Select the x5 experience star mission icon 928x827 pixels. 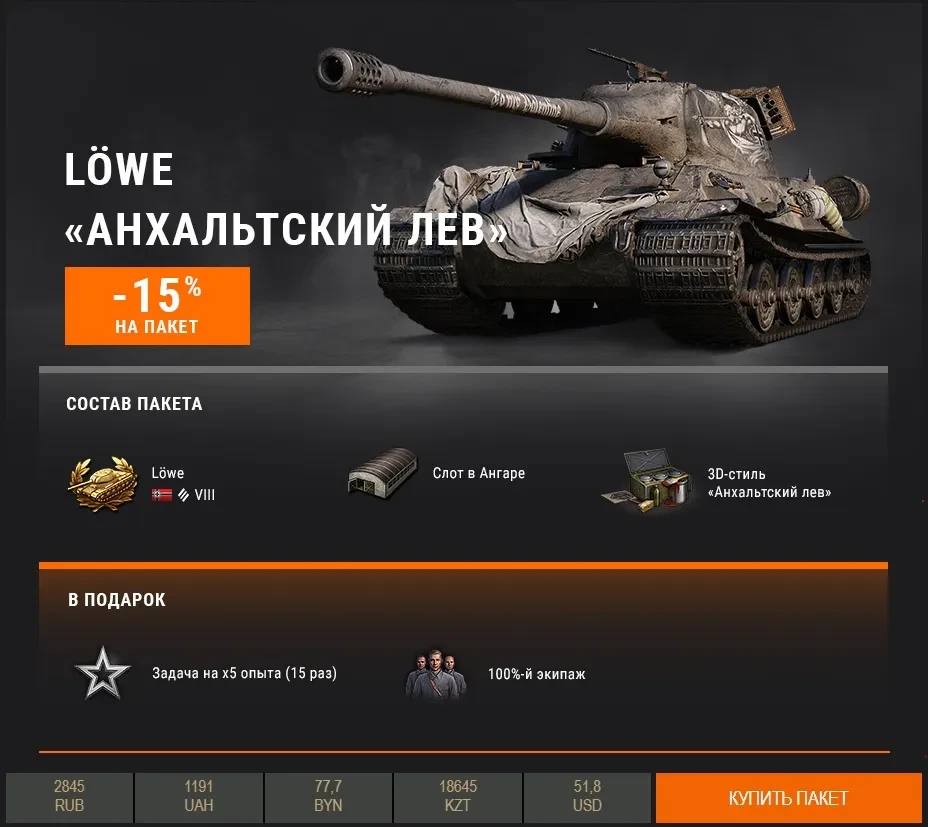pyautogui.click(x=103, y=674)
